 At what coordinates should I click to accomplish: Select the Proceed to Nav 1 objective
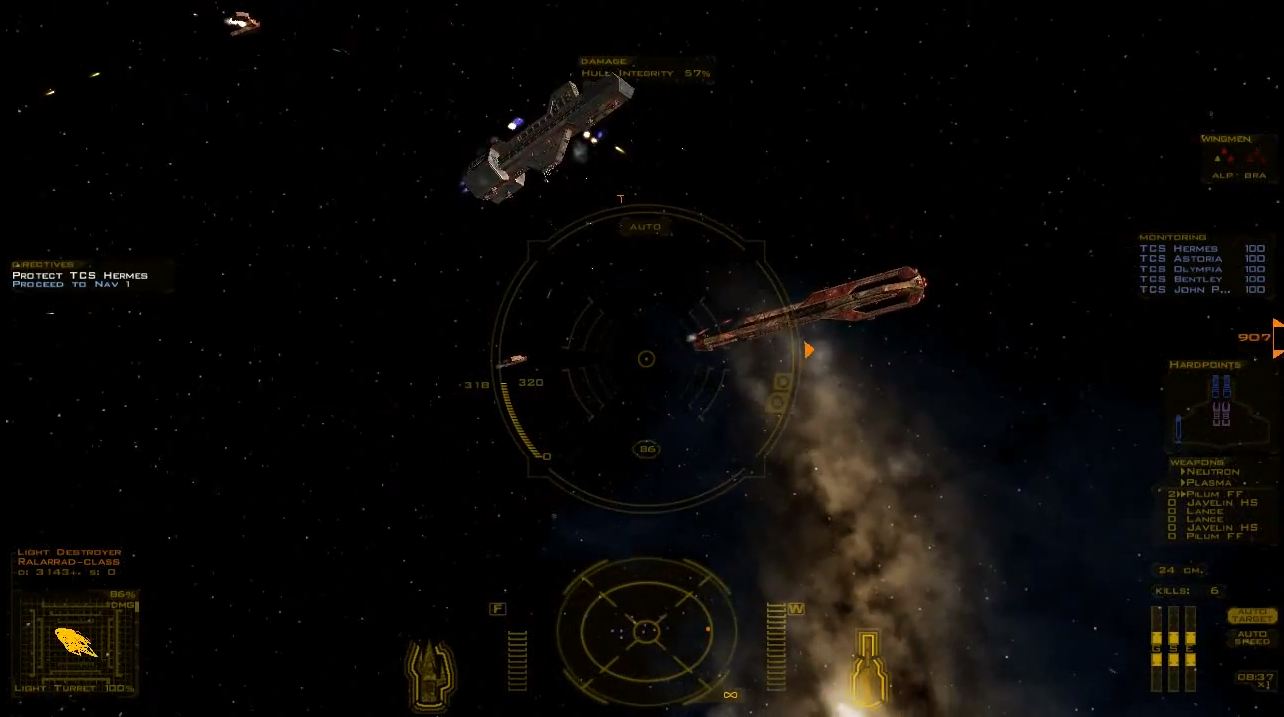click(70, 285)
